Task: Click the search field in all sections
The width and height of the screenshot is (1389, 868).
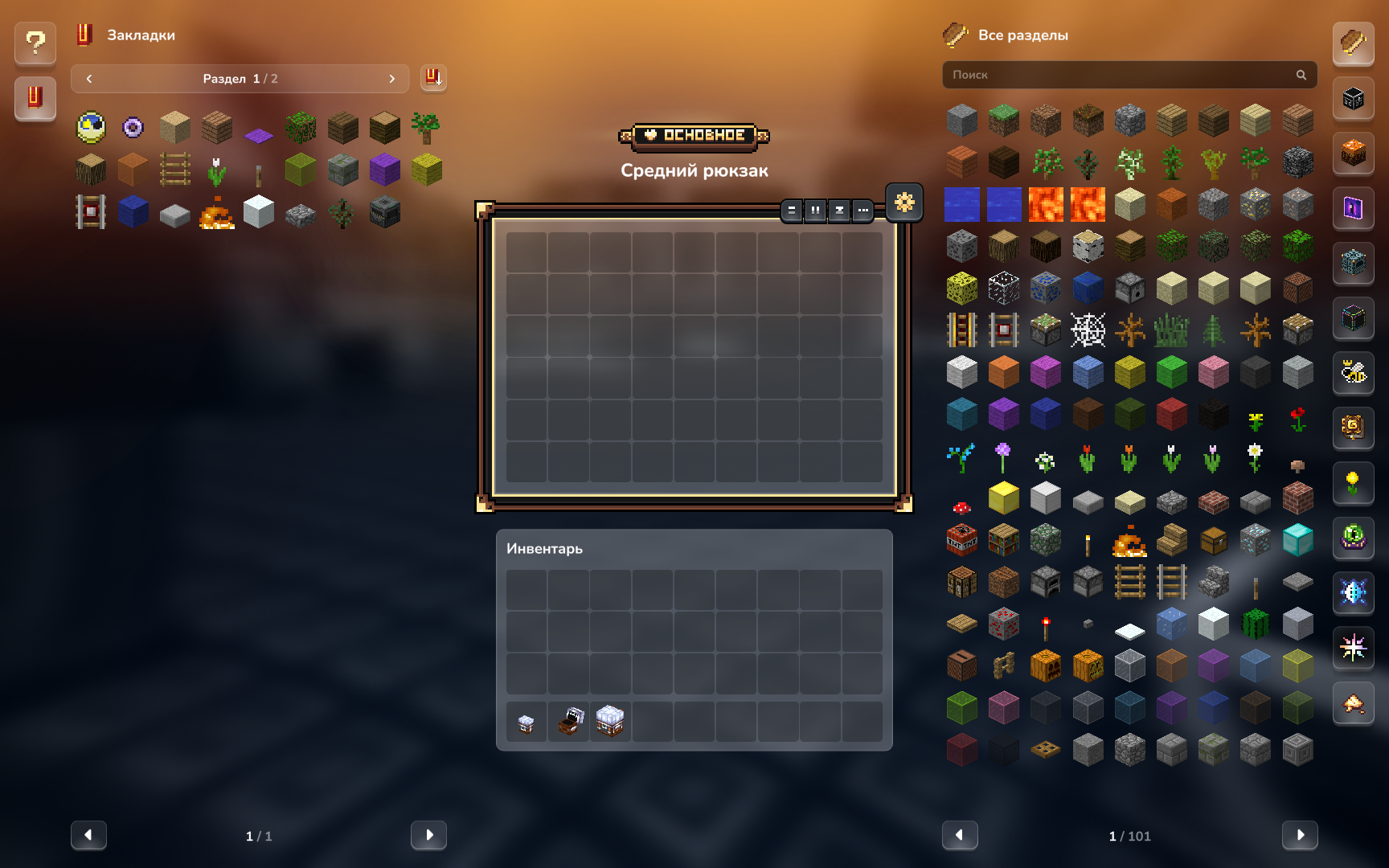Action: point(1121,75)
